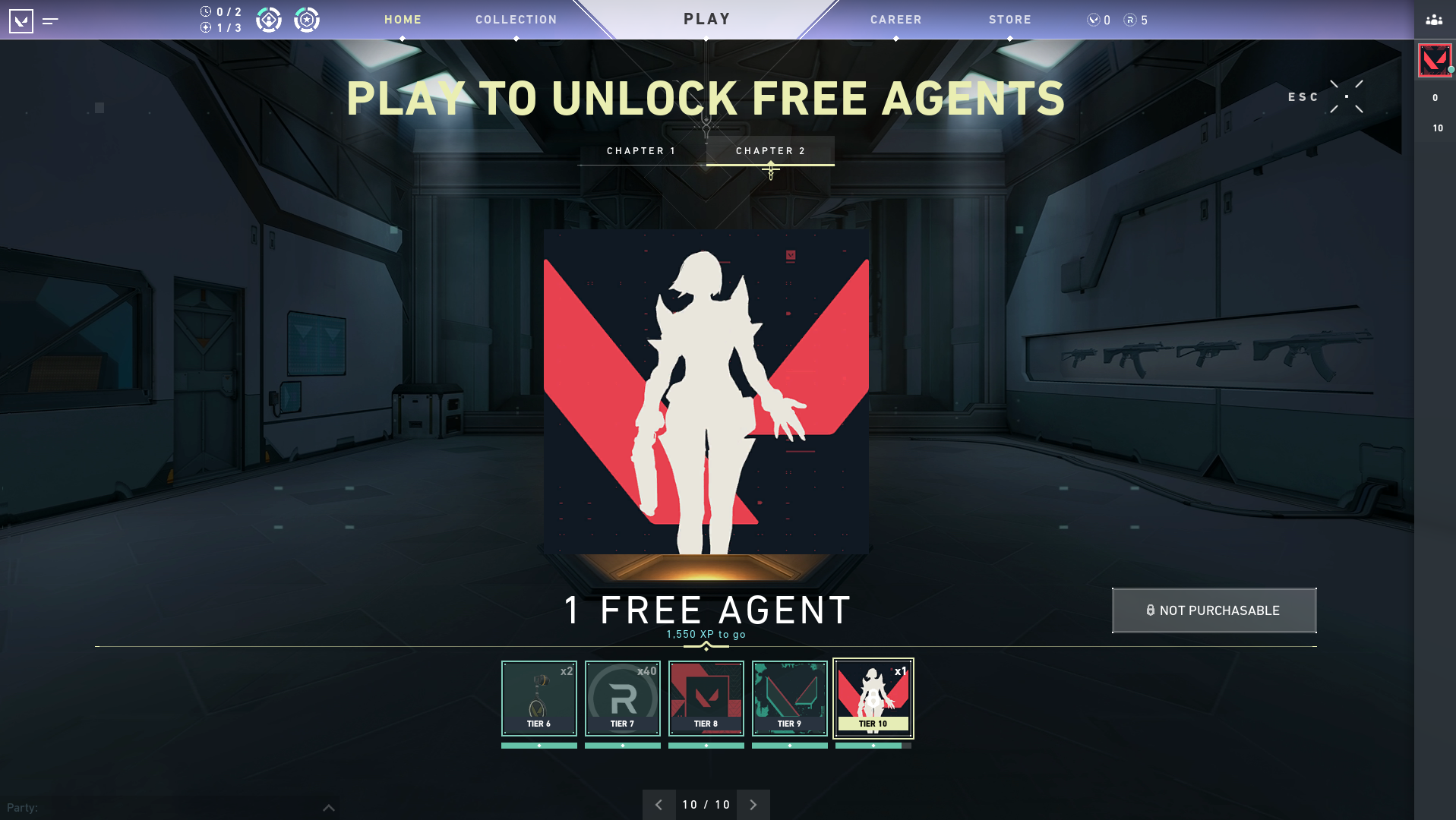Go to the Collection menu

516,20
